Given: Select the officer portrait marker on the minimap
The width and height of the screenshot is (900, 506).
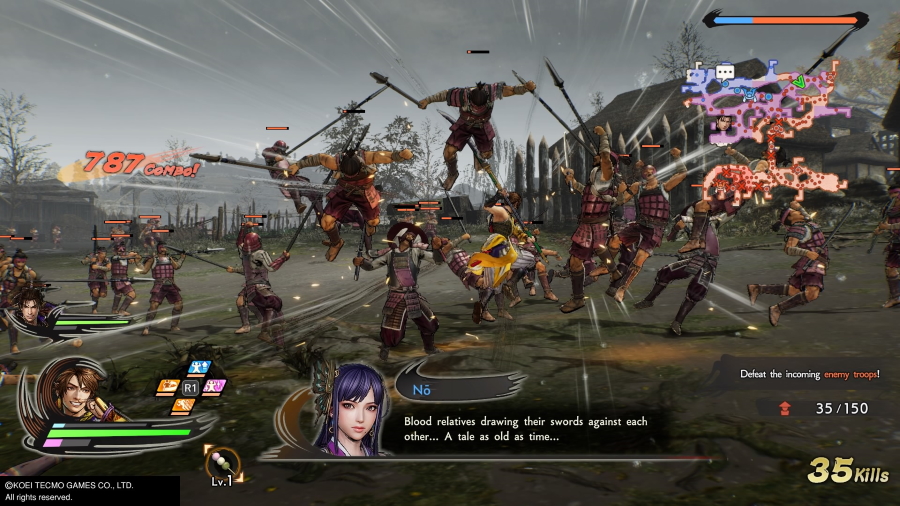Looking at the screenshot, I should [723, 124].
